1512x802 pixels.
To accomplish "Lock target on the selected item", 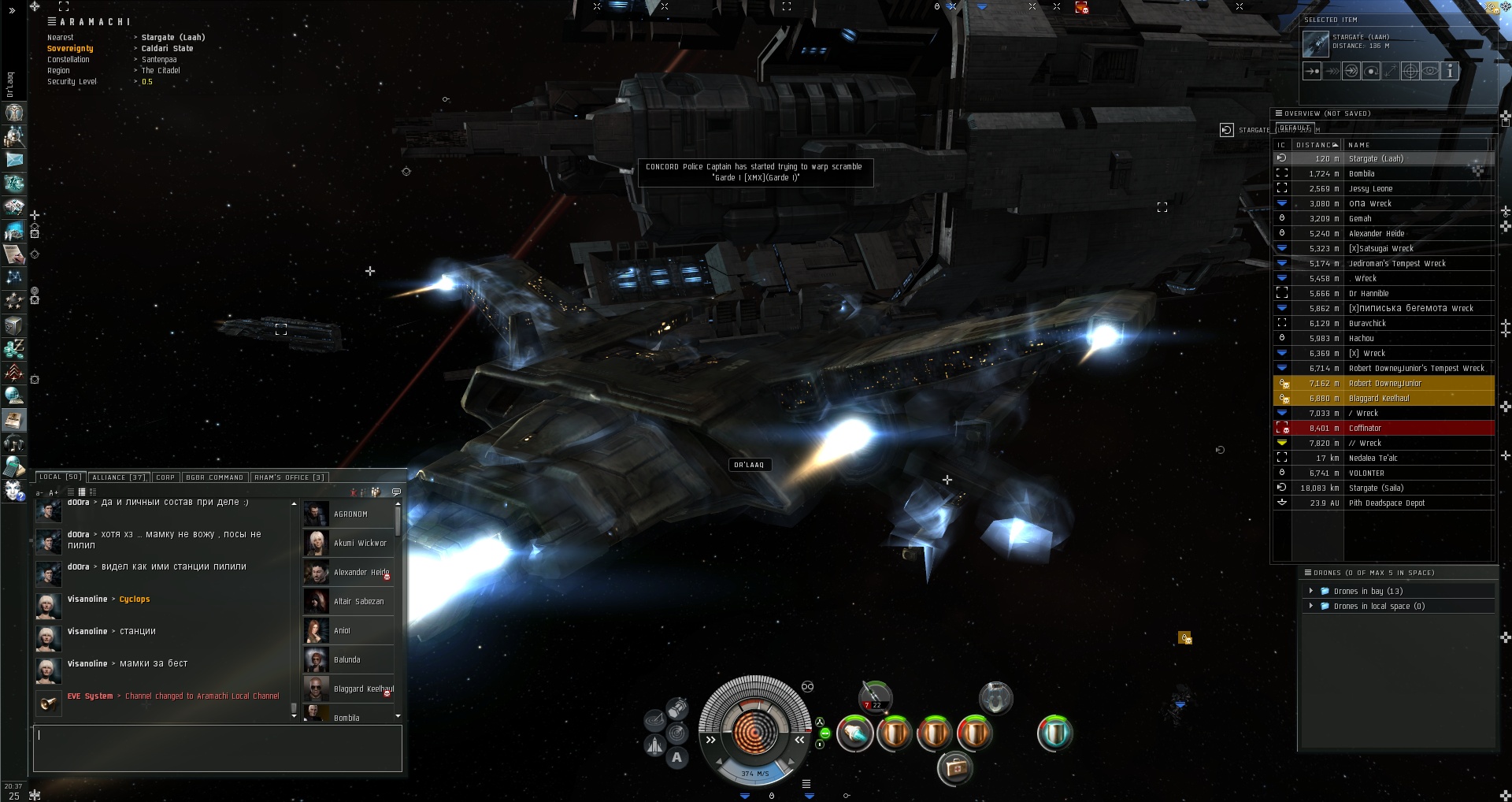I will tap(1410, 71).
